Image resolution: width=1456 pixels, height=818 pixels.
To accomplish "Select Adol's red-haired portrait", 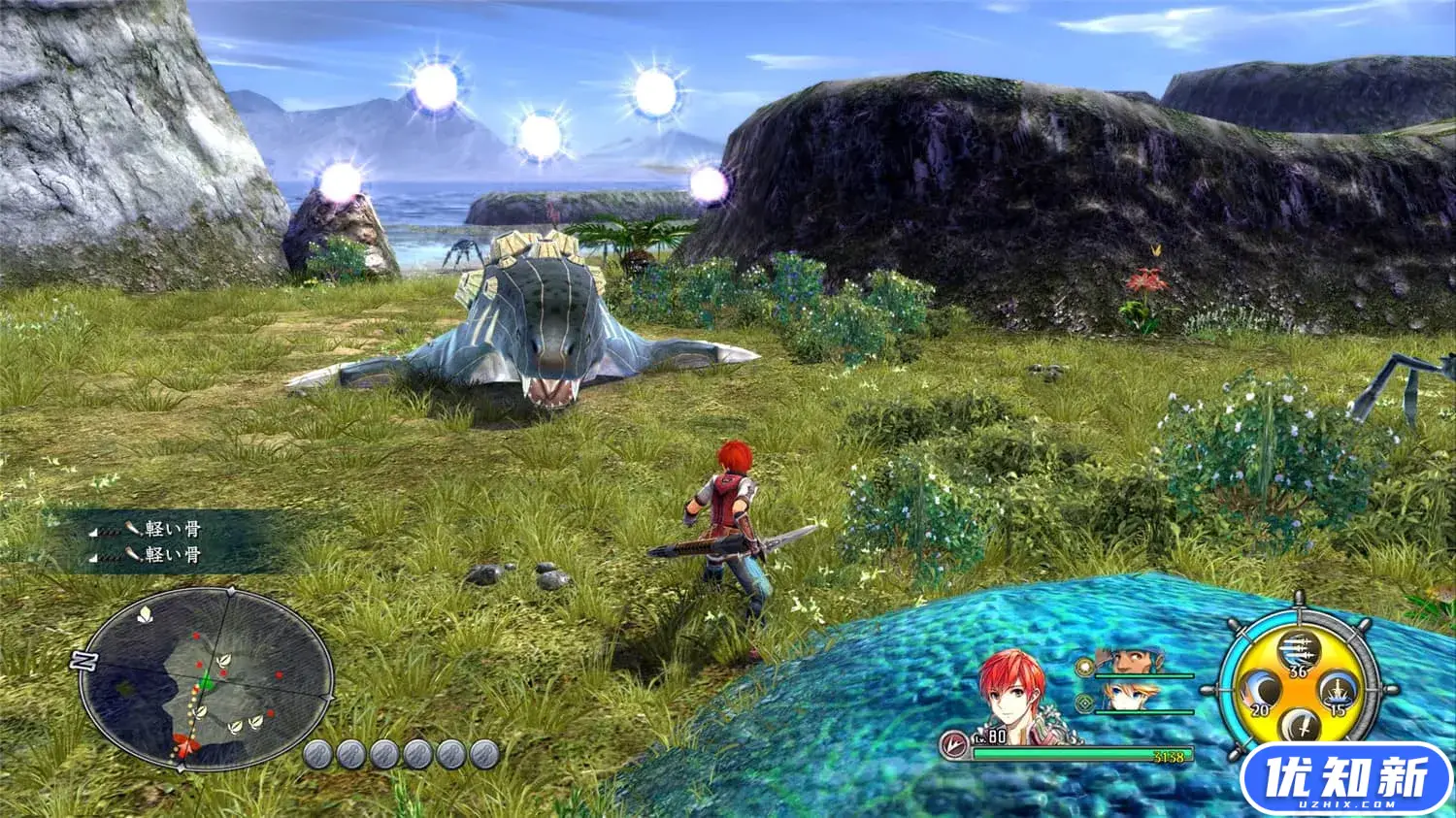I will click(1013, 699).
